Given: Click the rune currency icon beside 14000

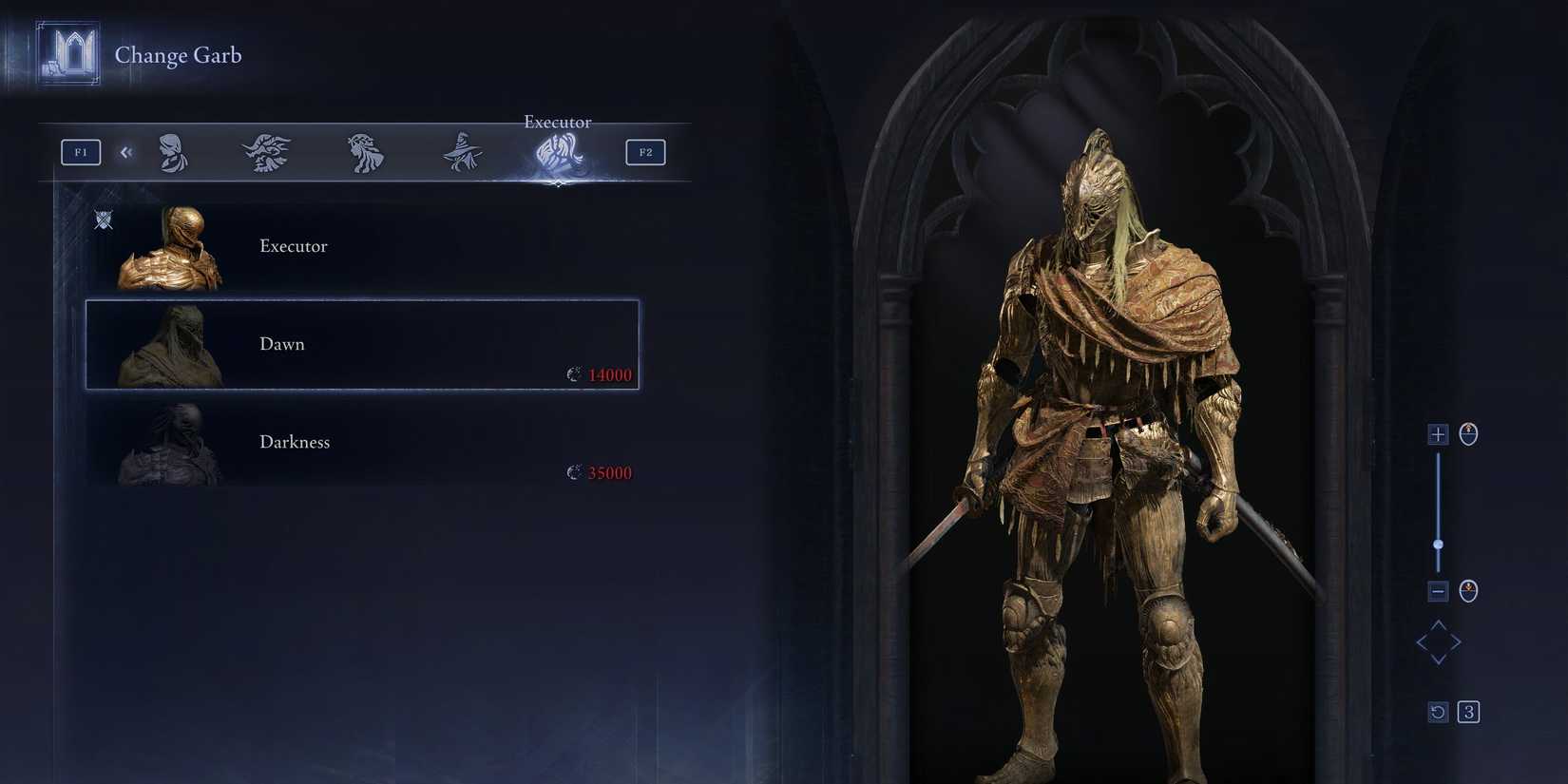Looking at the screenshot, I should [573, 374].
